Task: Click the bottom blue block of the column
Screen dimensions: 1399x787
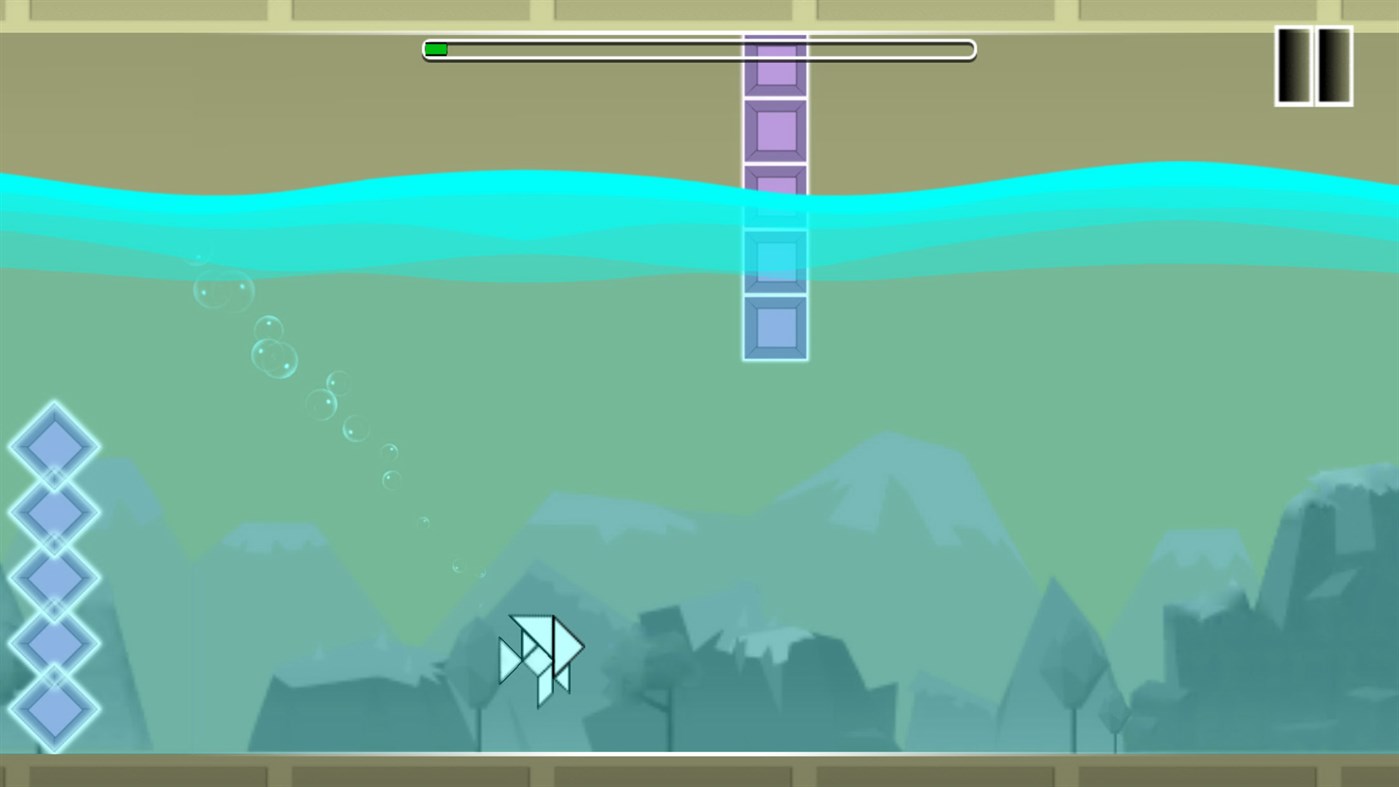Action: pyautogui.click(x=775, y=325)
